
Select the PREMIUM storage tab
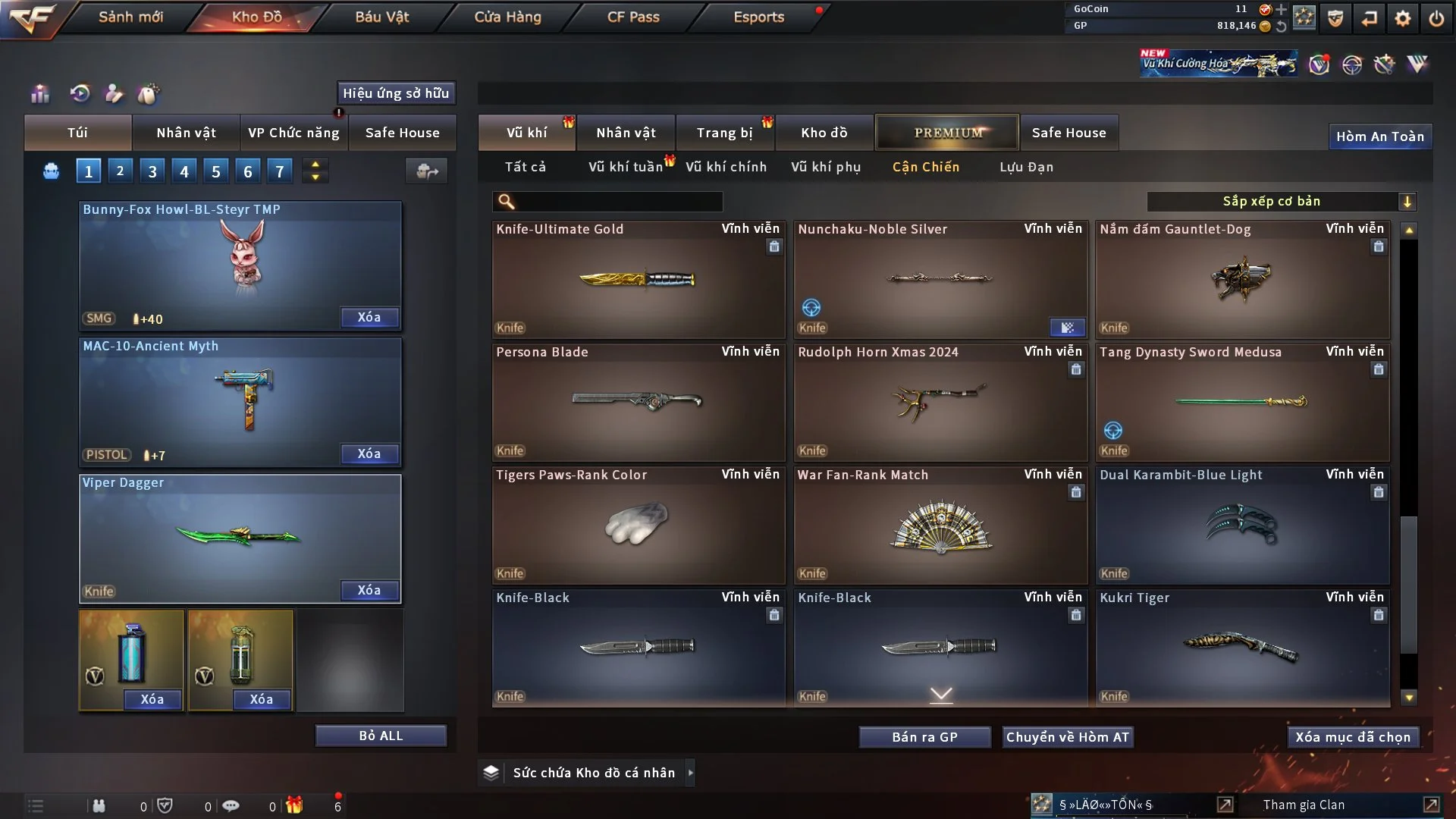pyautogui.click(x=947, y=133)
